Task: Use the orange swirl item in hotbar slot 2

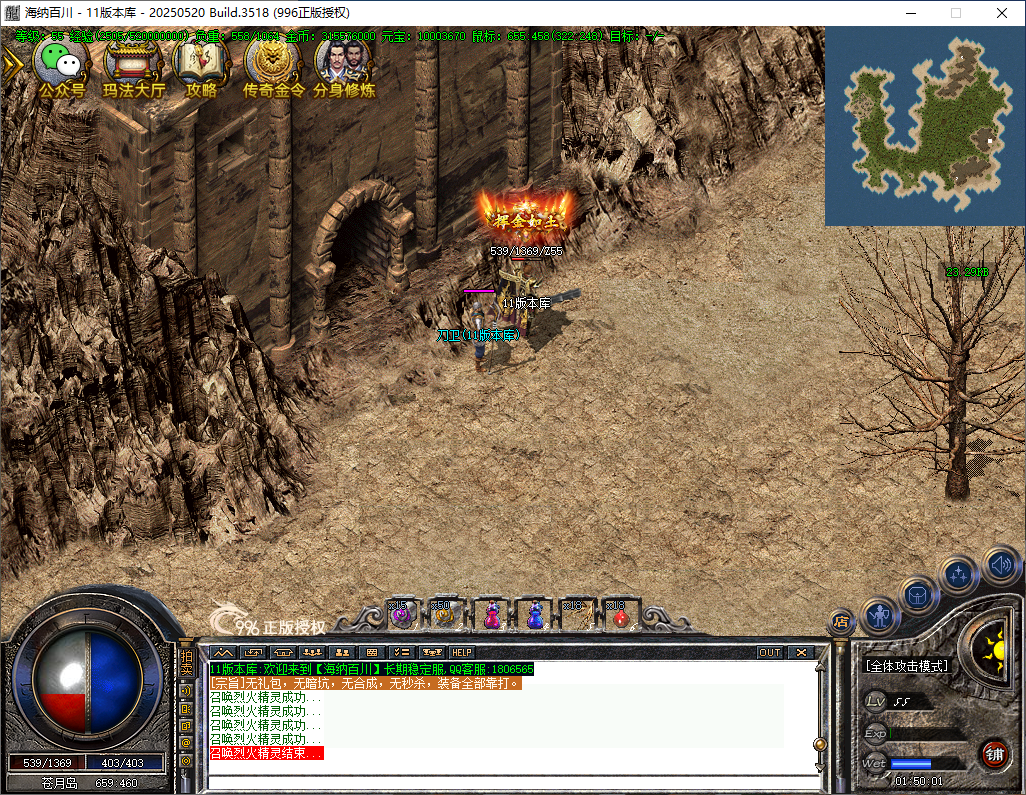Action: coord(444,614)
